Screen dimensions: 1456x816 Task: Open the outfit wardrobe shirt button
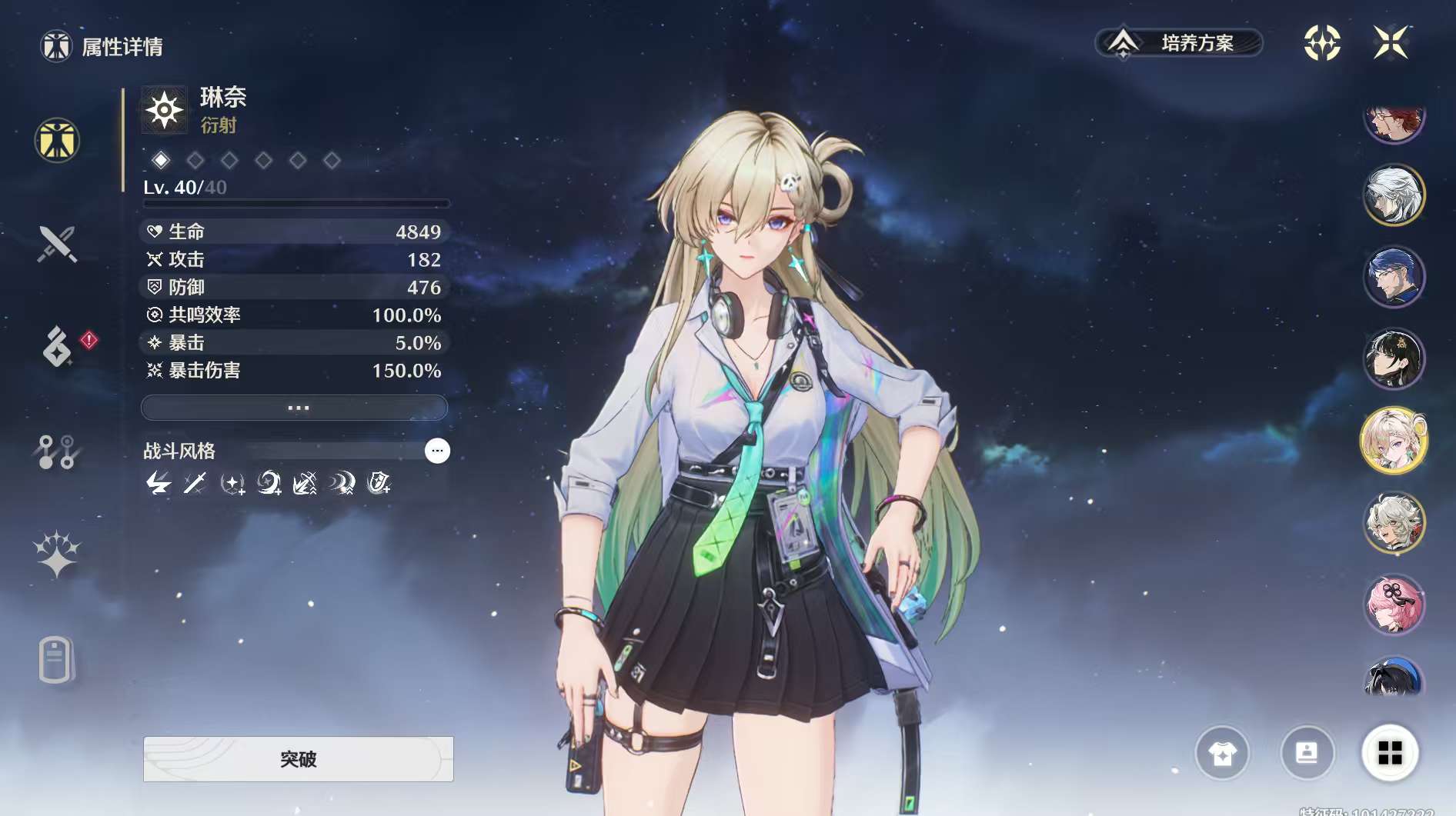point(1222,753)
